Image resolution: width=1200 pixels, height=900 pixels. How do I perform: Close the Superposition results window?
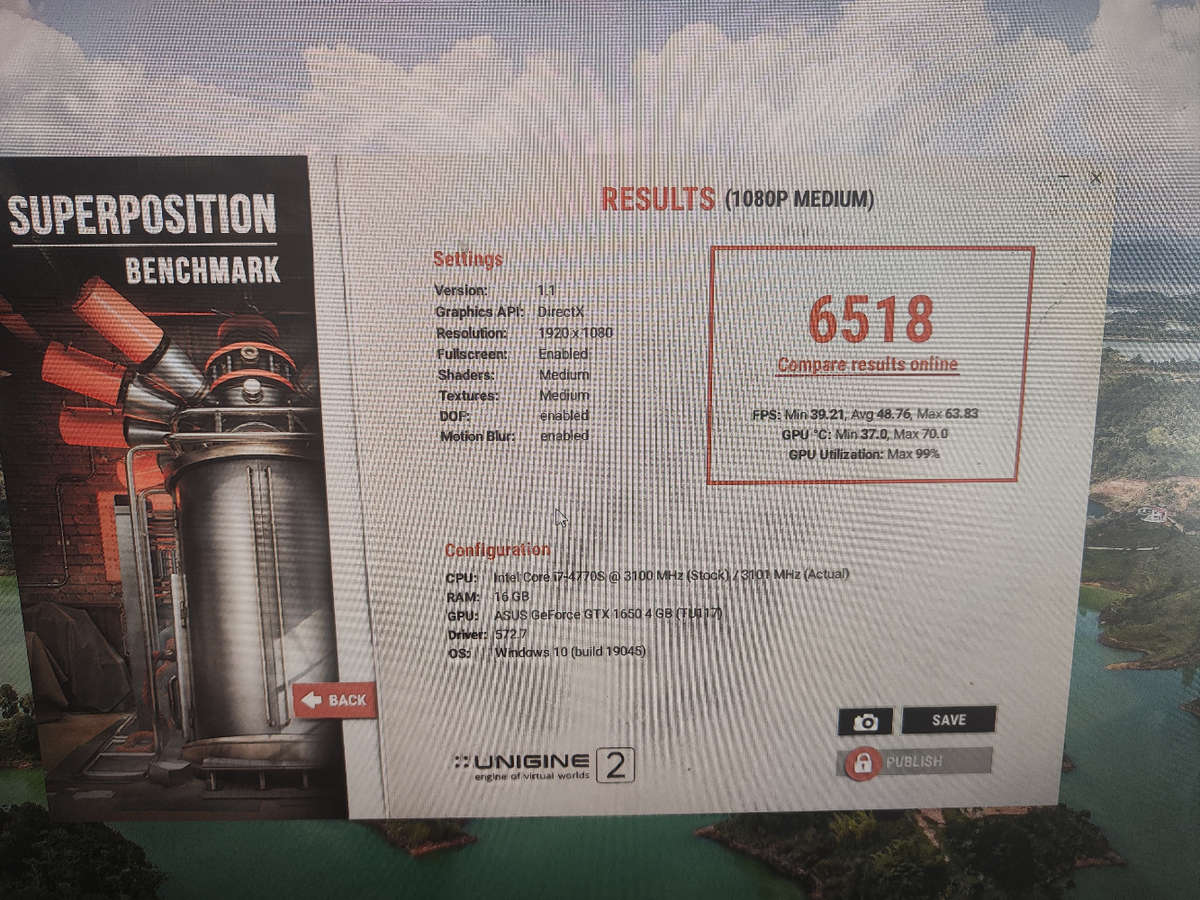point(1096,178)
